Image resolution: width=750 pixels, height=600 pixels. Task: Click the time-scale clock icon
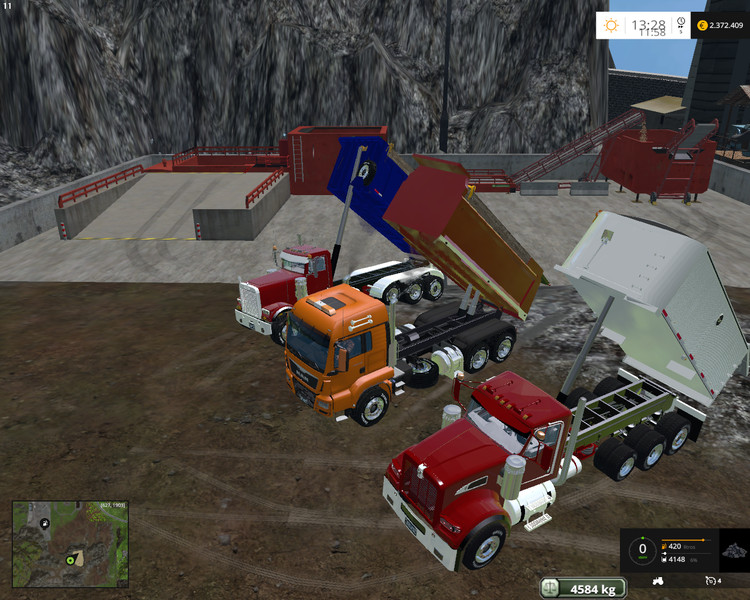coord(680,25)
